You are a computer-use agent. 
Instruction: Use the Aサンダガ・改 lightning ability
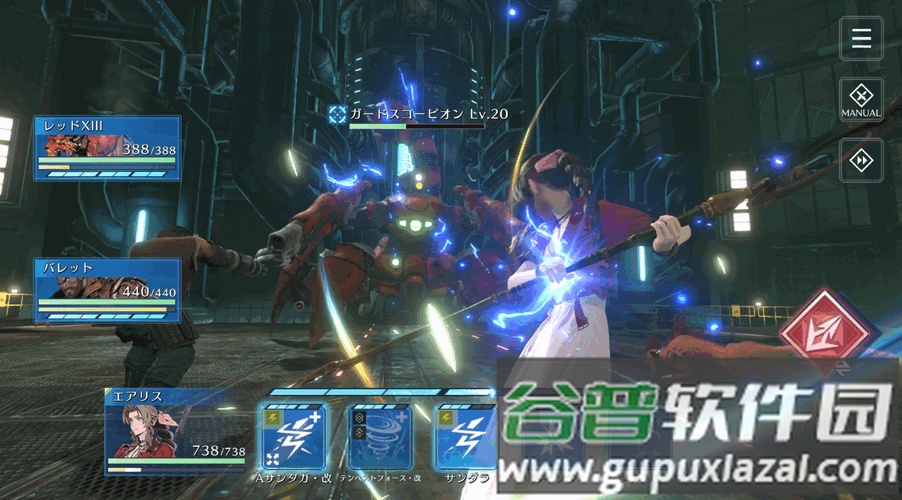tap(292, 435)
